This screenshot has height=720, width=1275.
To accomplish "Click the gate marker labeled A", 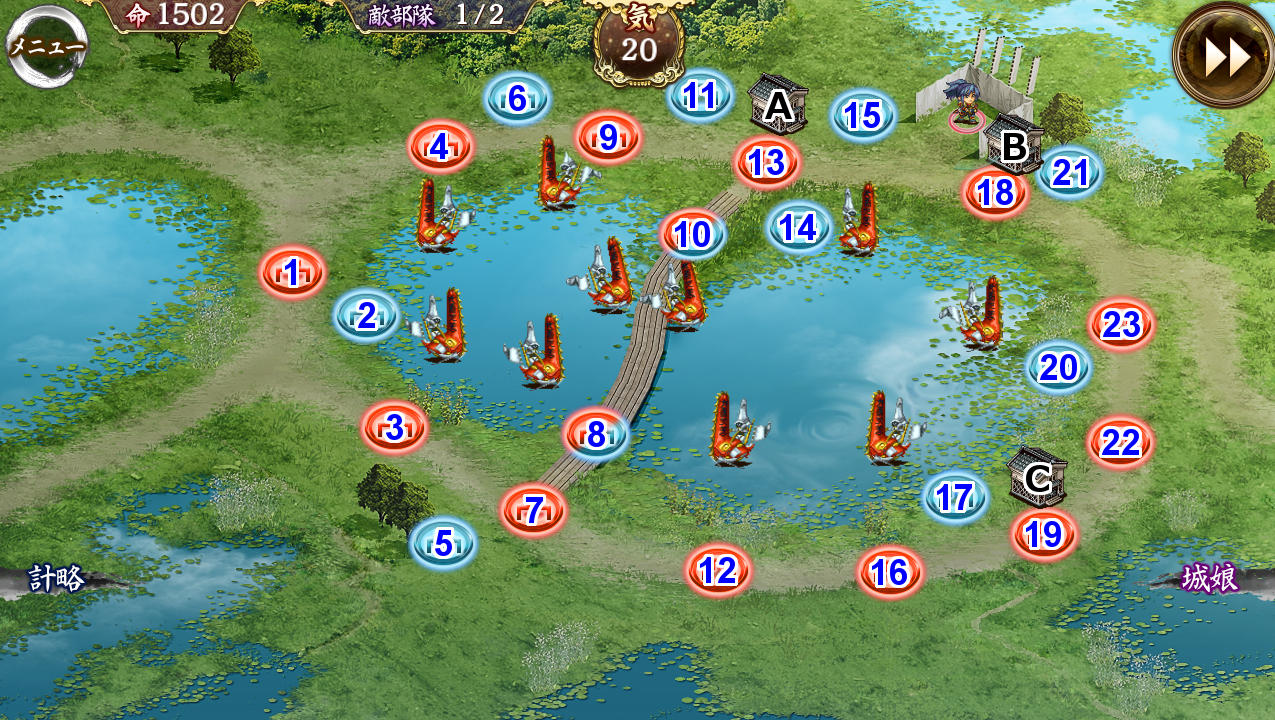I will (777, 105).
